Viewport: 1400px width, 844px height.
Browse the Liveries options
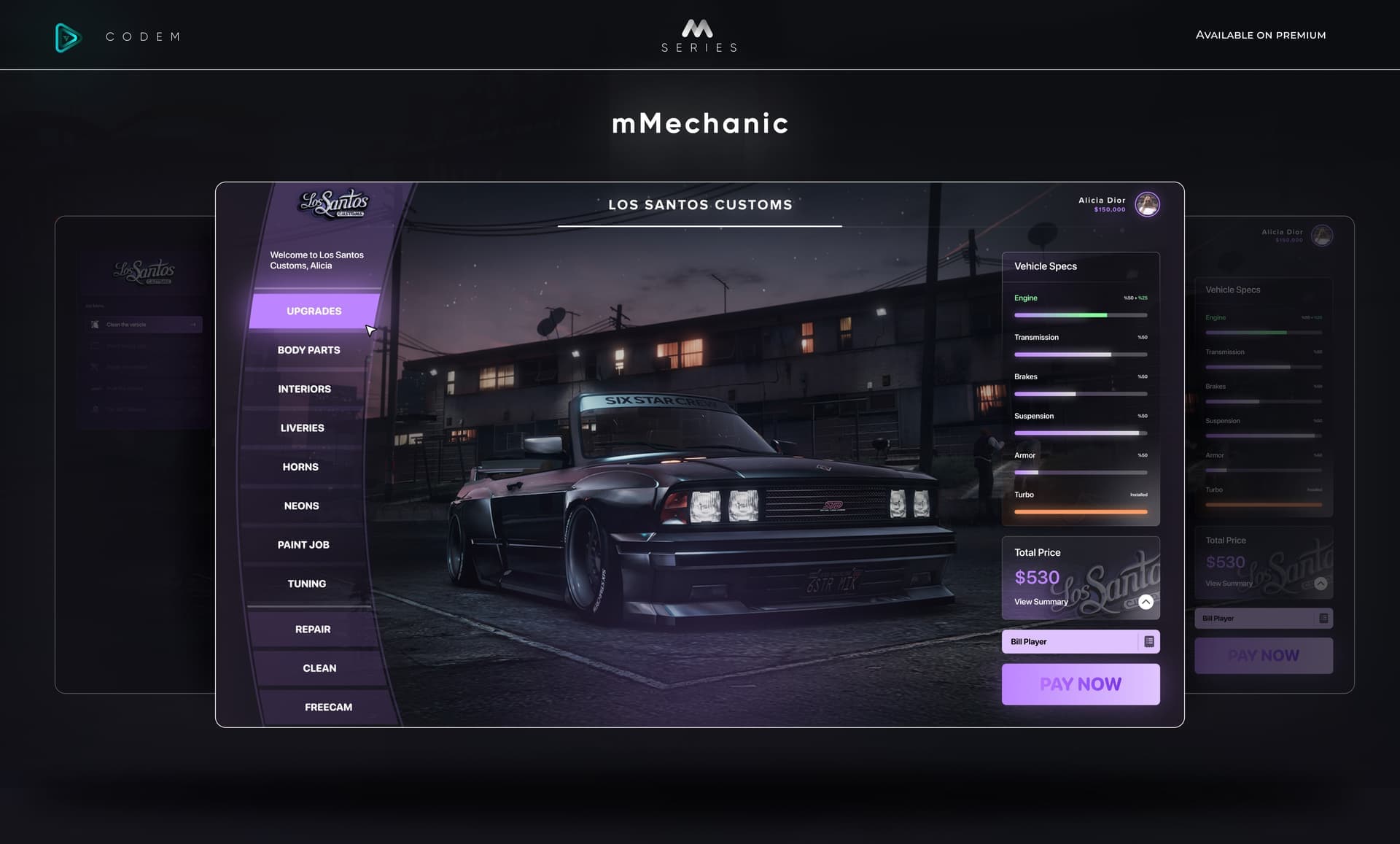point(302,427)
